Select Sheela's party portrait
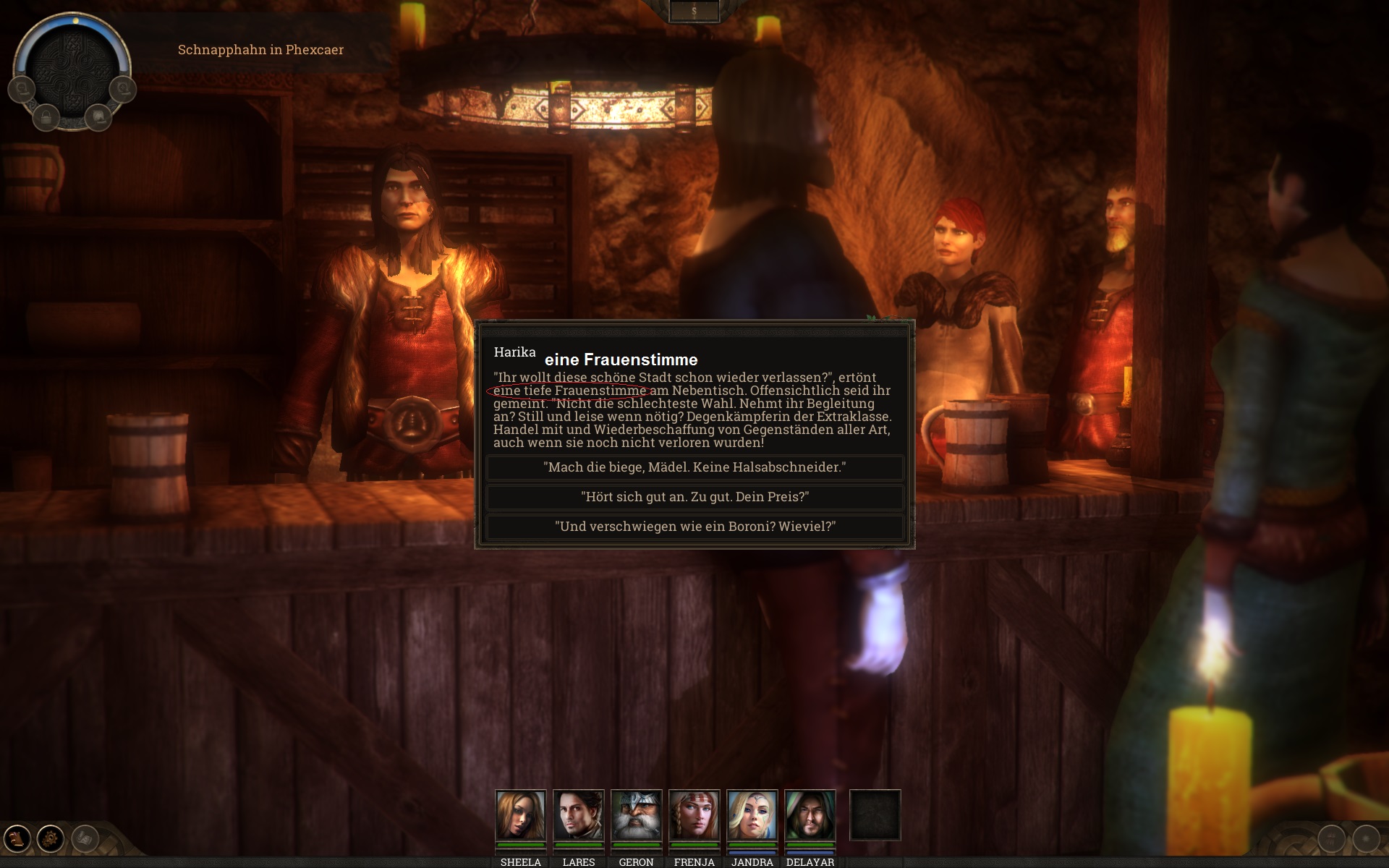 pos(520,815)
